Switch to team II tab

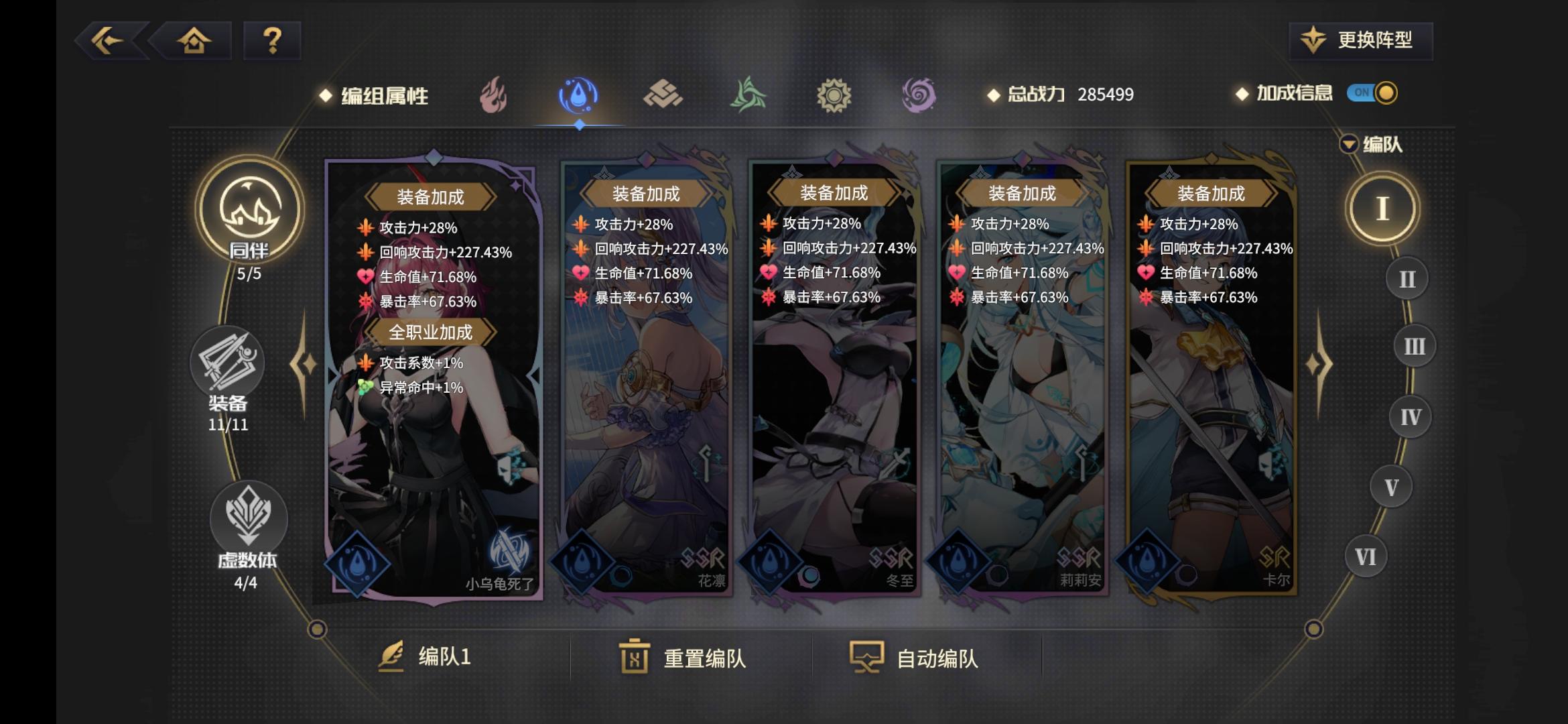point(1406,277)
